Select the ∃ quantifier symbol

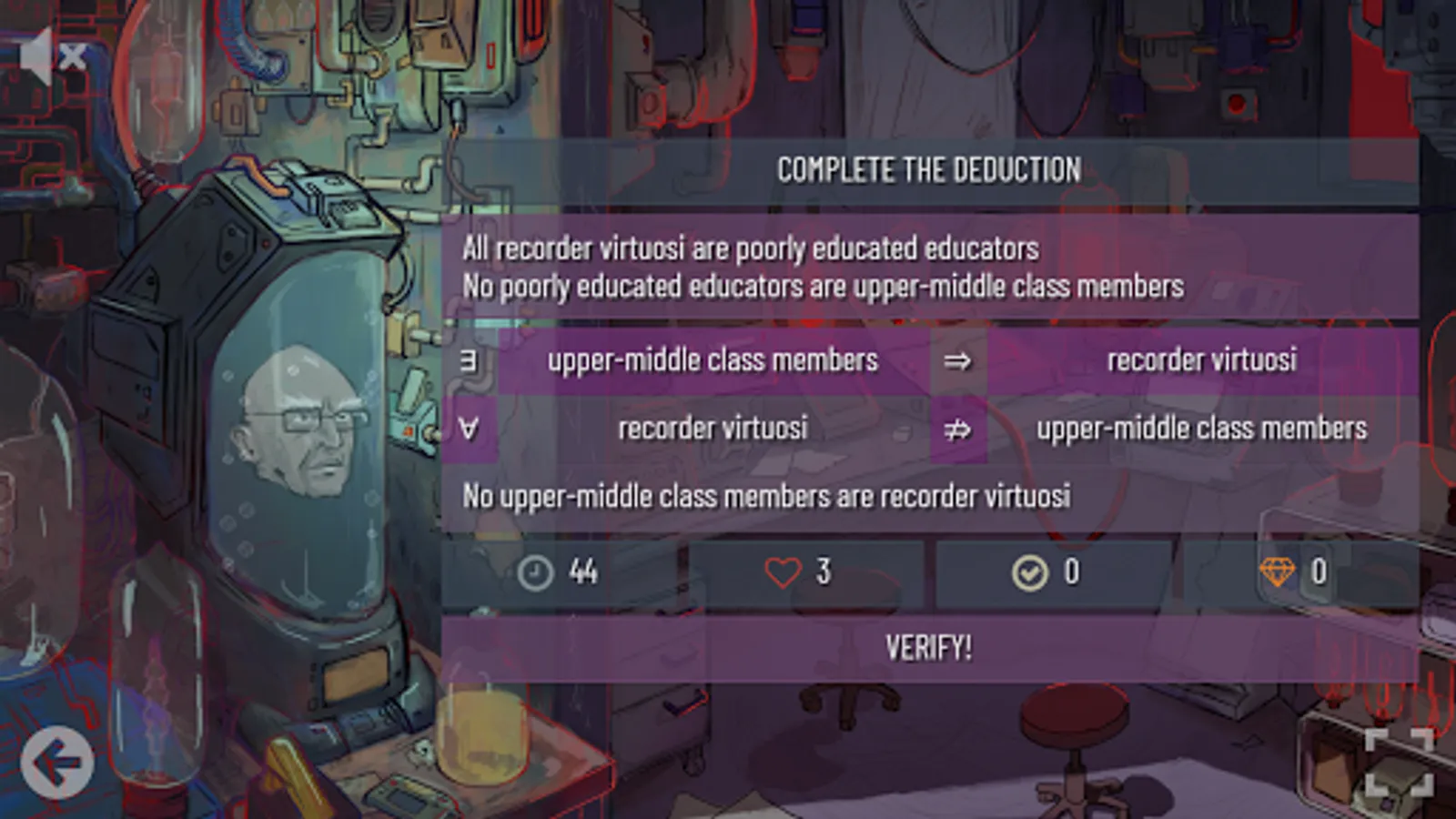pyautogui.click(x=469, y=361)
